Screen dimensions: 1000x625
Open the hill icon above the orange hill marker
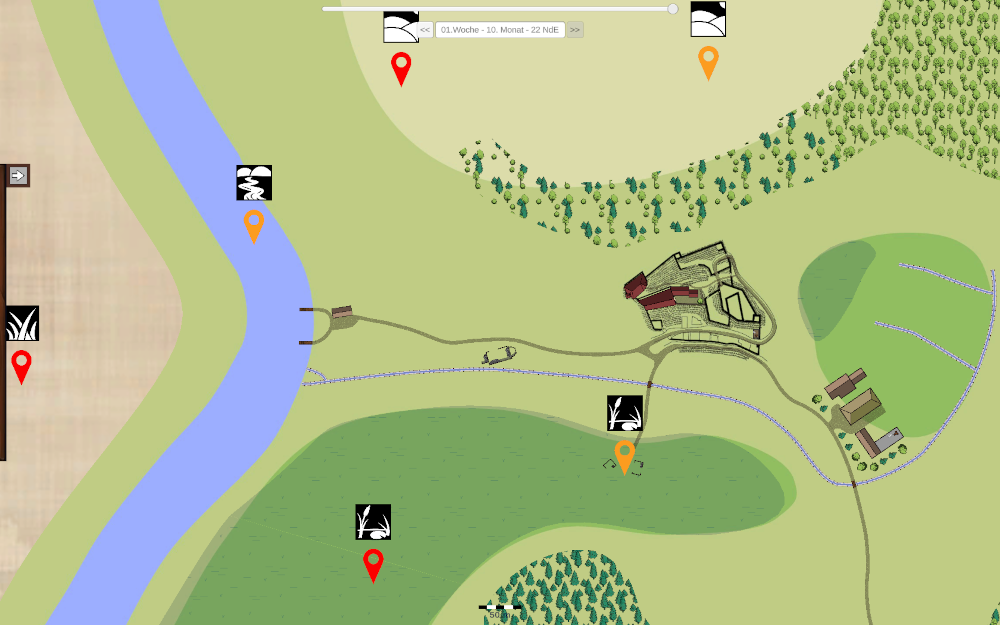tap(708, 19)
